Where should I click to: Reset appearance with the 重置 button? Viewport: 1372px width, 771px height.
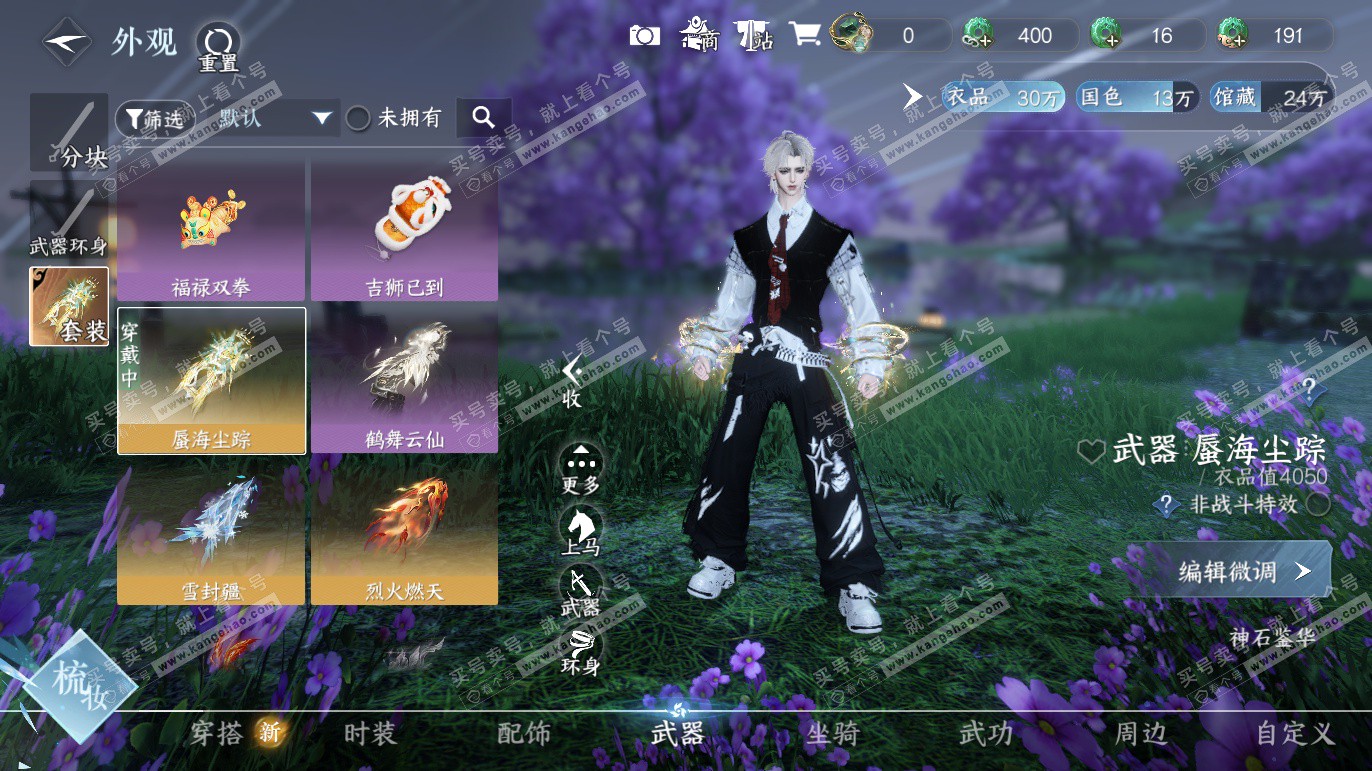tap(217, 45)
